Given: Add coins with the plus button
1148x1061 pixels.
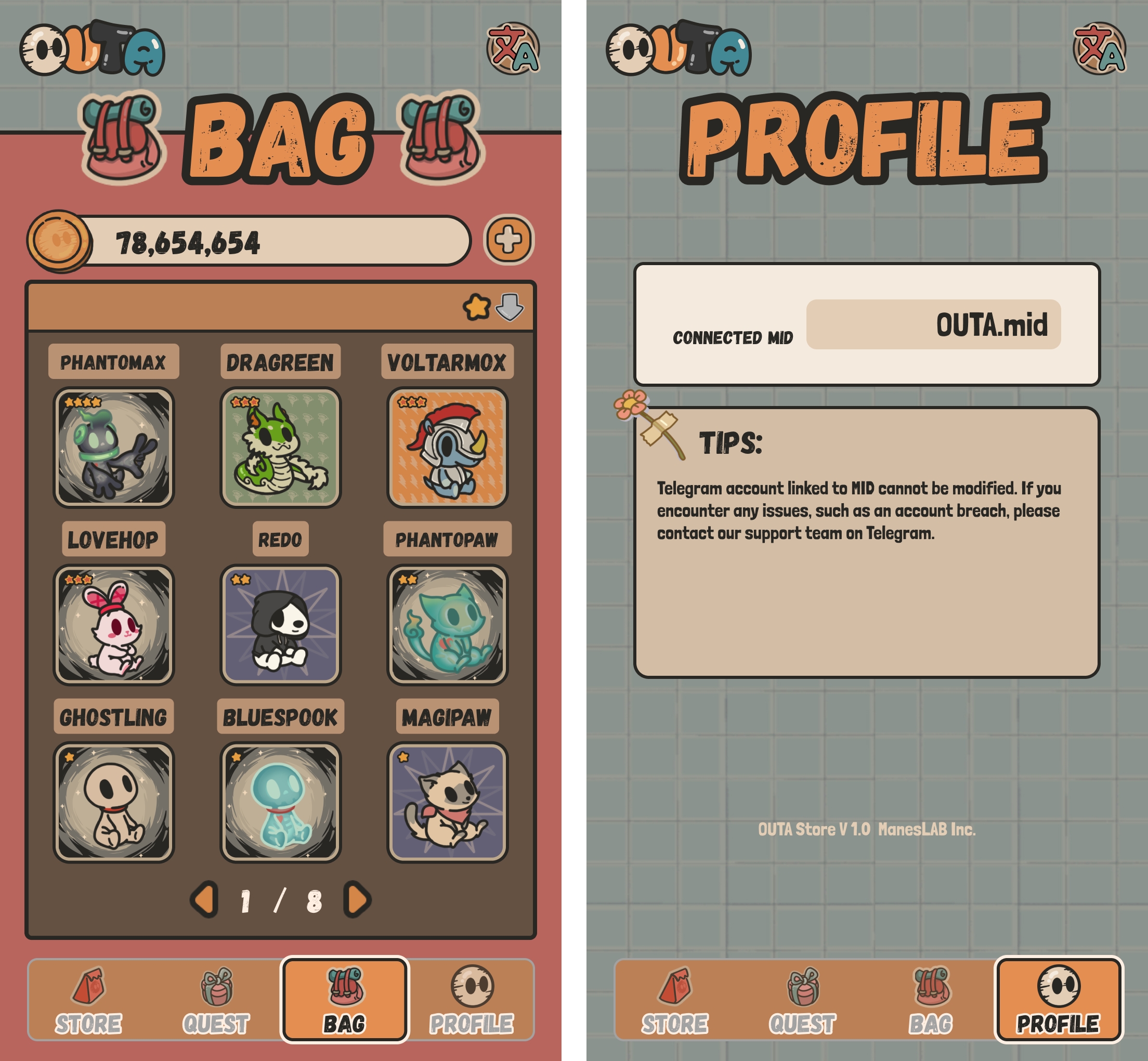Looking at the screenshot, I should [509, 240].
